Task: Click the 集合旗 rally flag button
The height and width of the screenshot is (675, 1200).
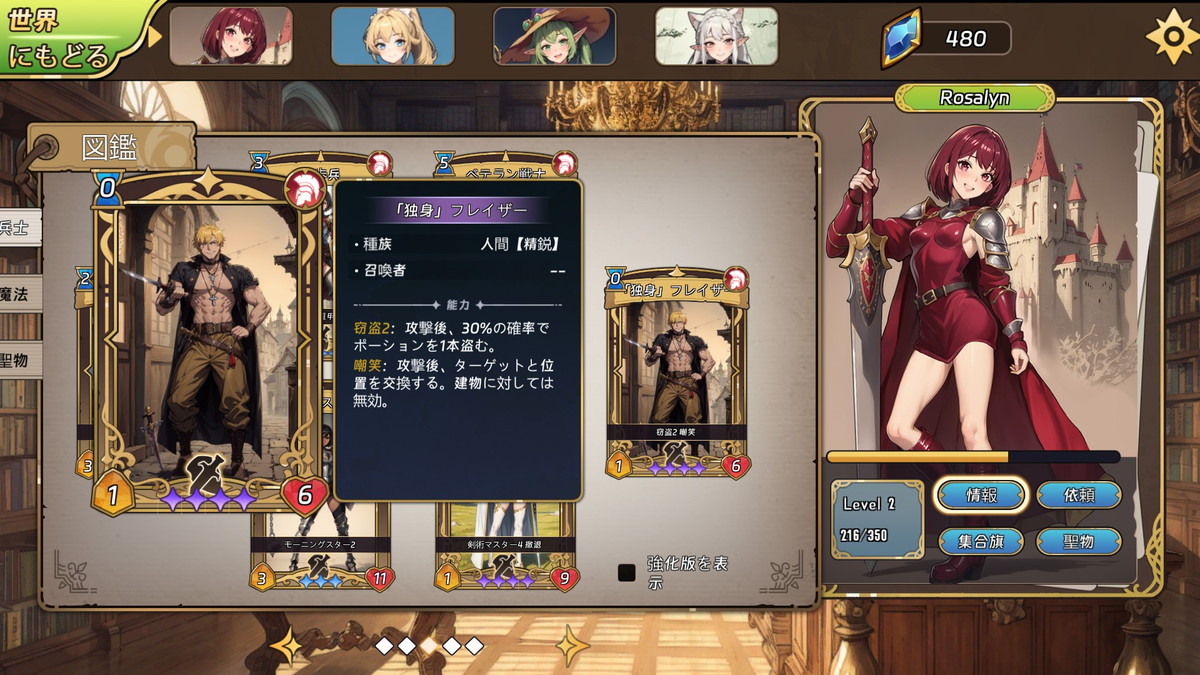Action: [x=980, y=542]
